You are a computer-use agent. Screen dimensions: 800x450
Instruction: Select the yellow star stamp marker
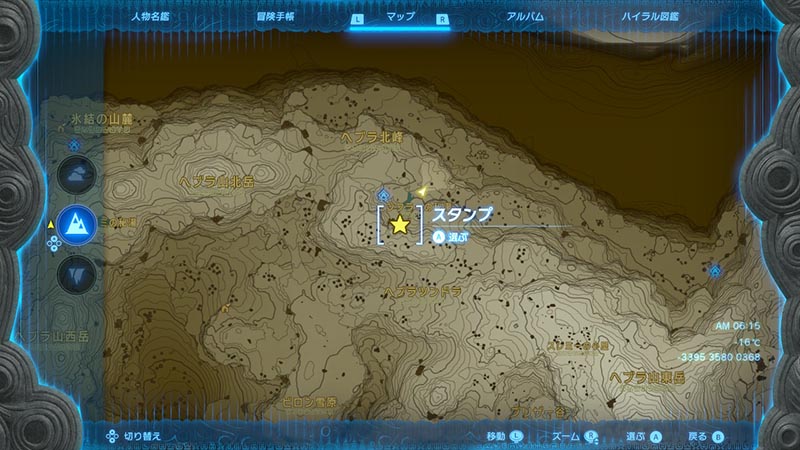400,225
